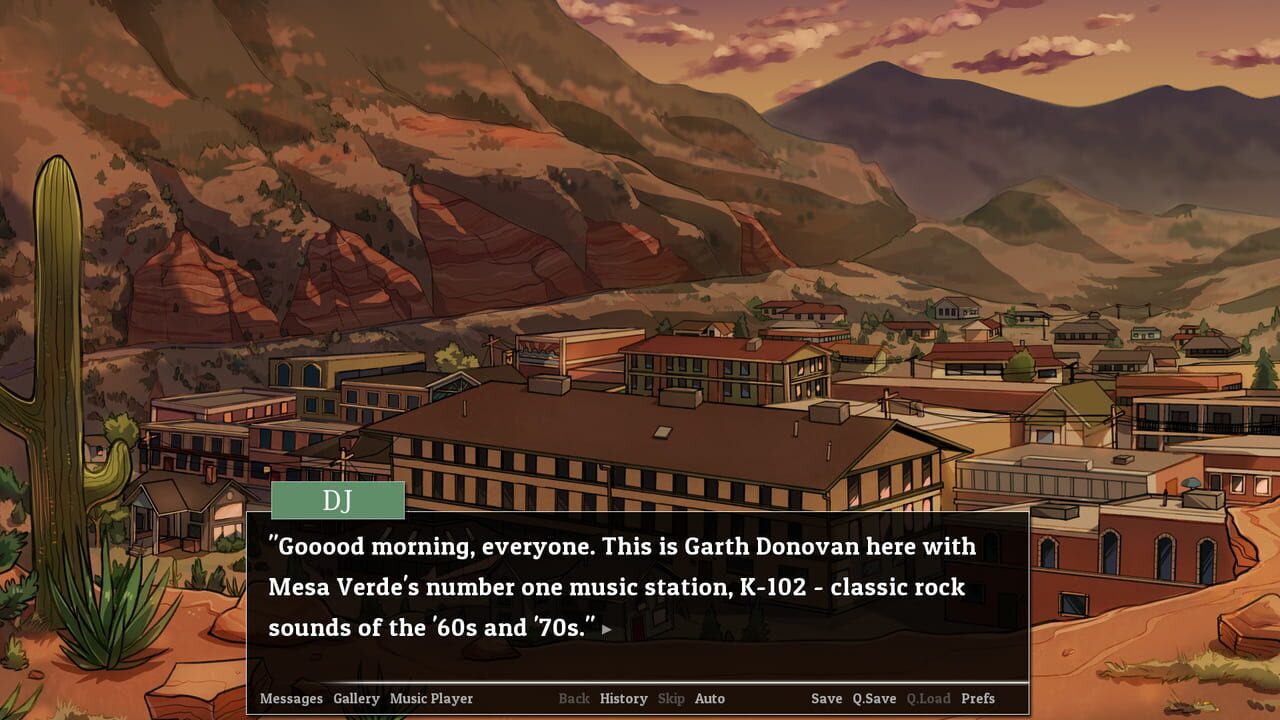
Task: Open the History of past dialogue
Action: (x=624, y=699)
